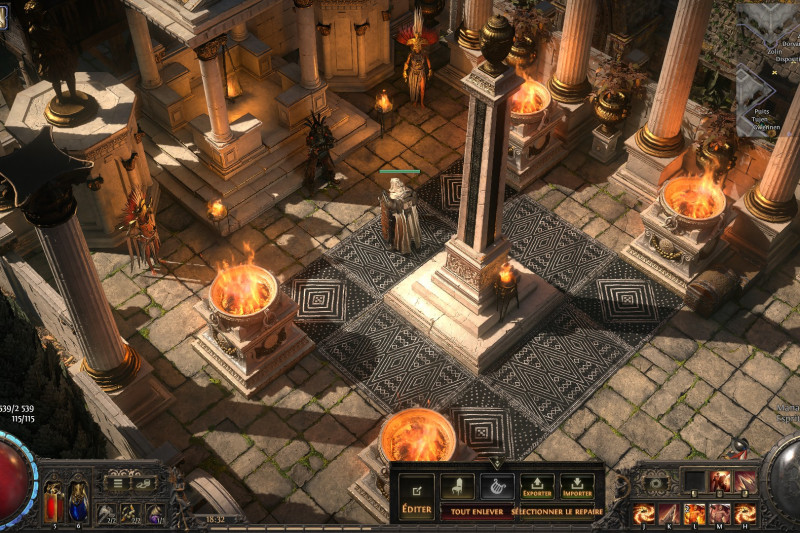Click the Tout Enlever button
The width and height of the screenshot is (800, 533).
pyautogui.click(x=475, y=511)
